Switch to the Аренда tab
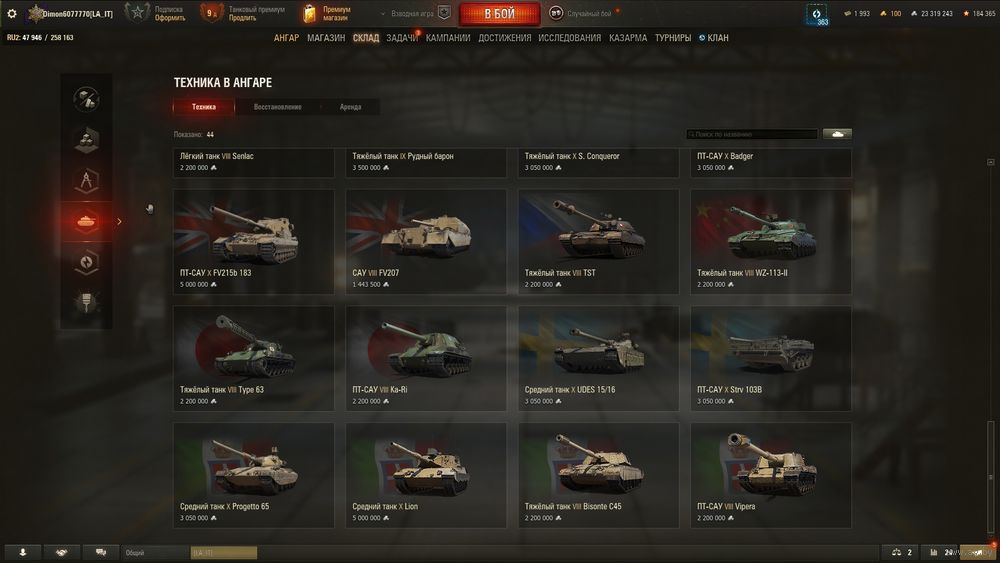1000x563 pixels. click(x=350, y=107)
